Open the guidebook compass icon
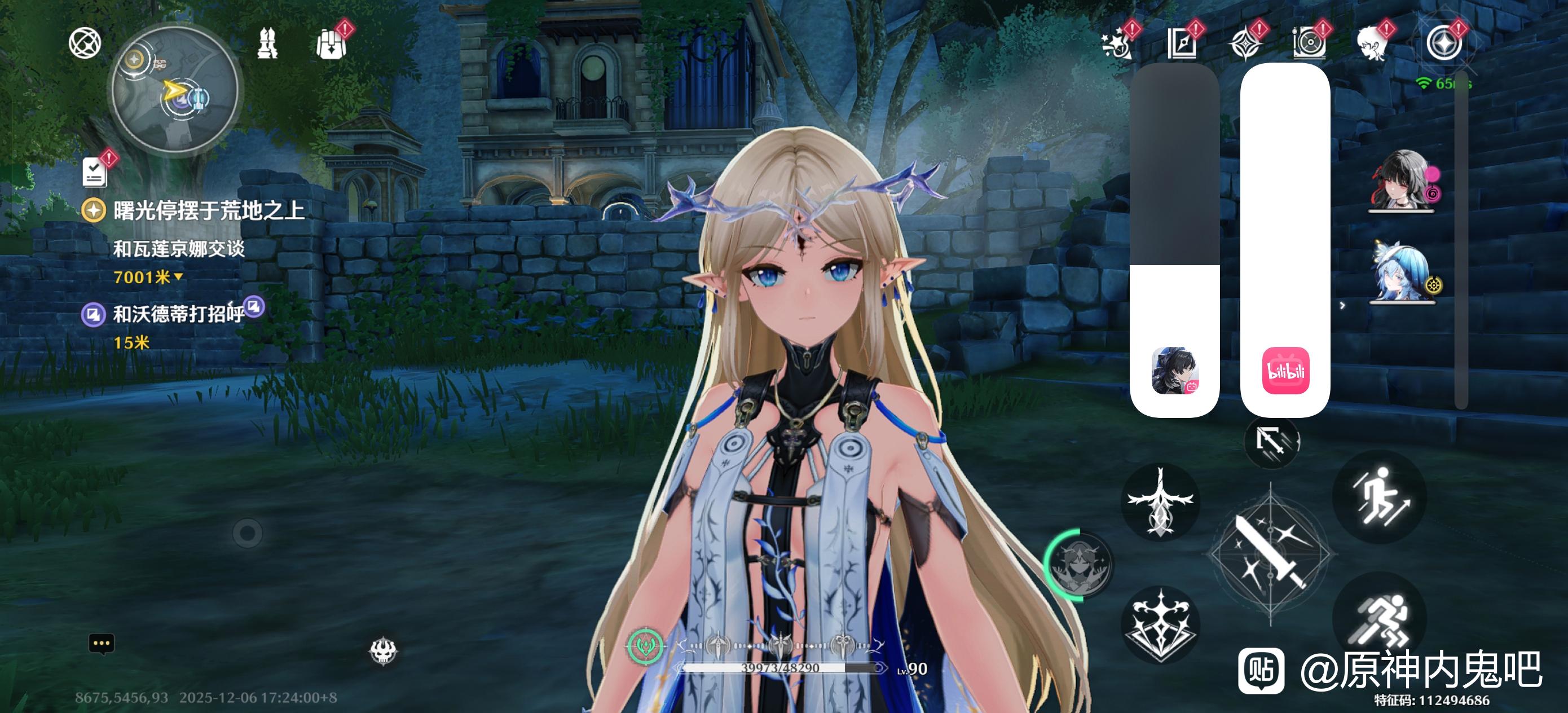Viewport: 1568px width, 713px height. pyautogui.click(x=1182, y=44)
